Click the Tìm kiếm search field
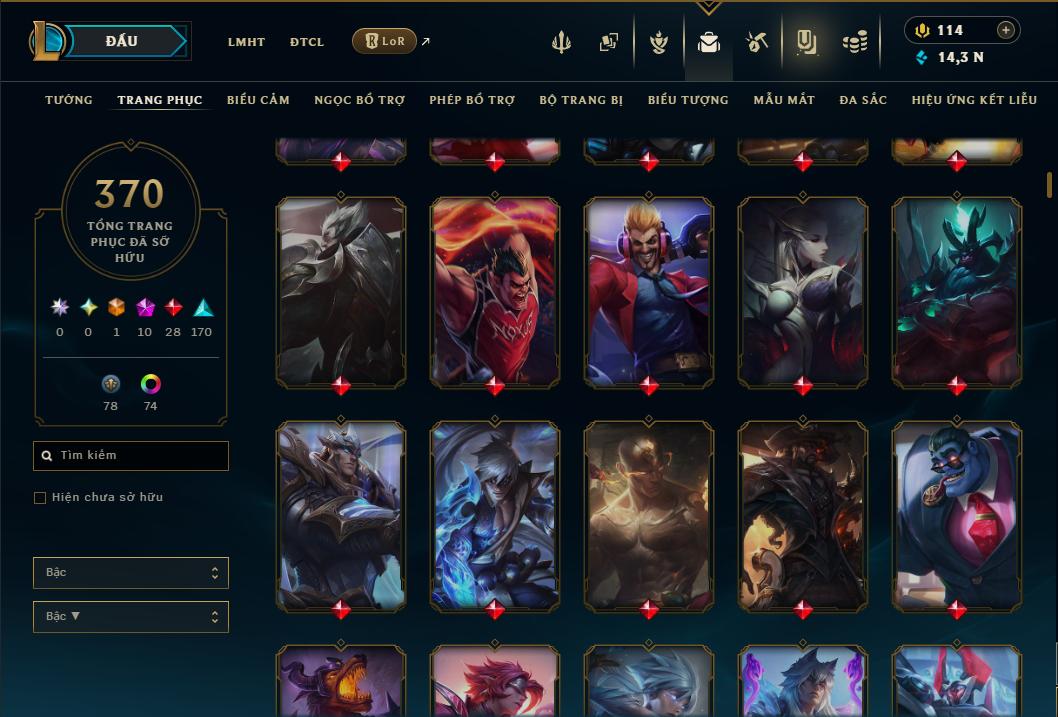 click(x=131, y=456)
